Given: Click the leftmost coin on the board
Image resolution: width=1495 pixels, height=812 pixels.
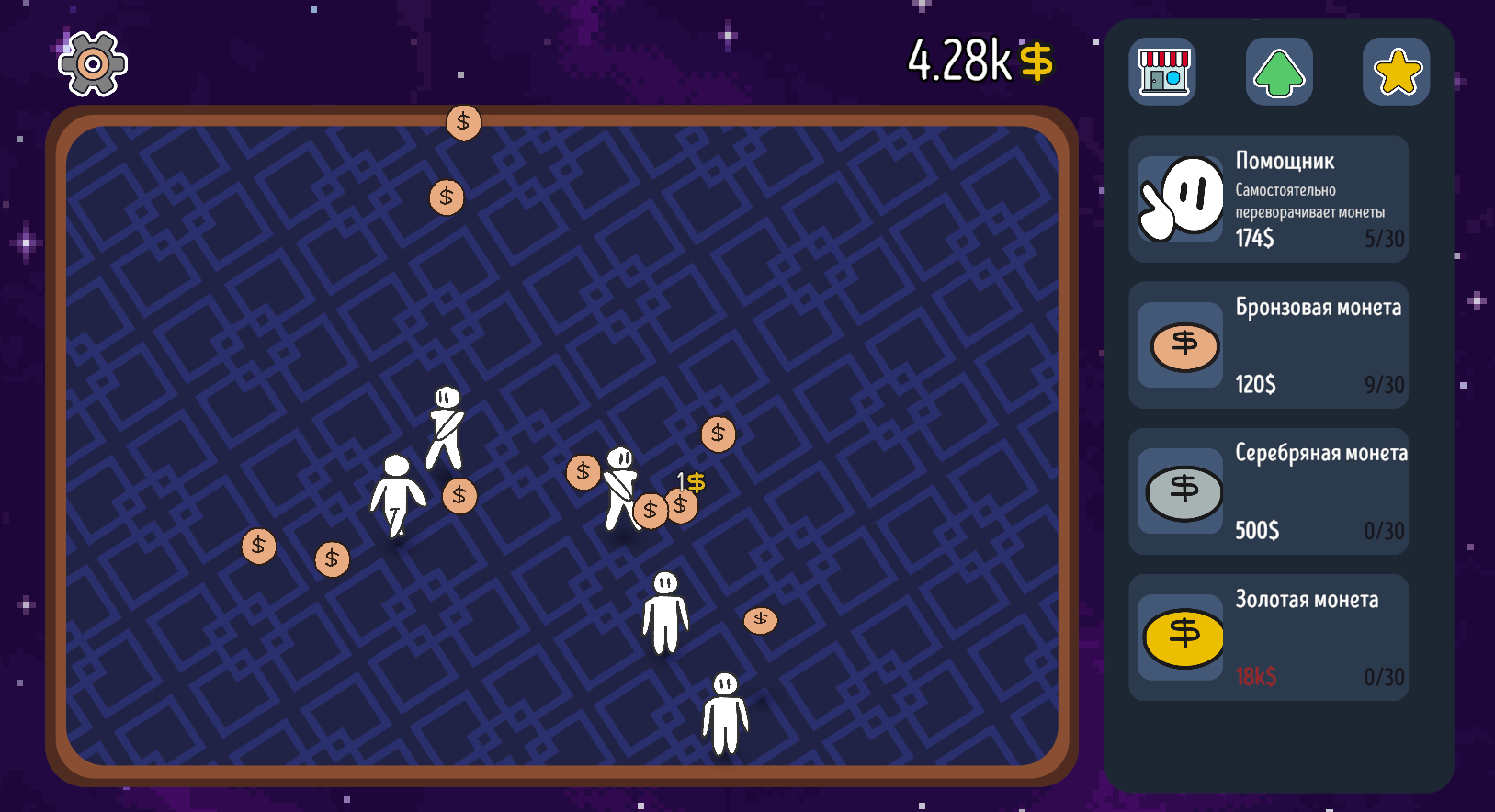Looking at the screenshot, I should pyautogui.click(x=258, y=546).
